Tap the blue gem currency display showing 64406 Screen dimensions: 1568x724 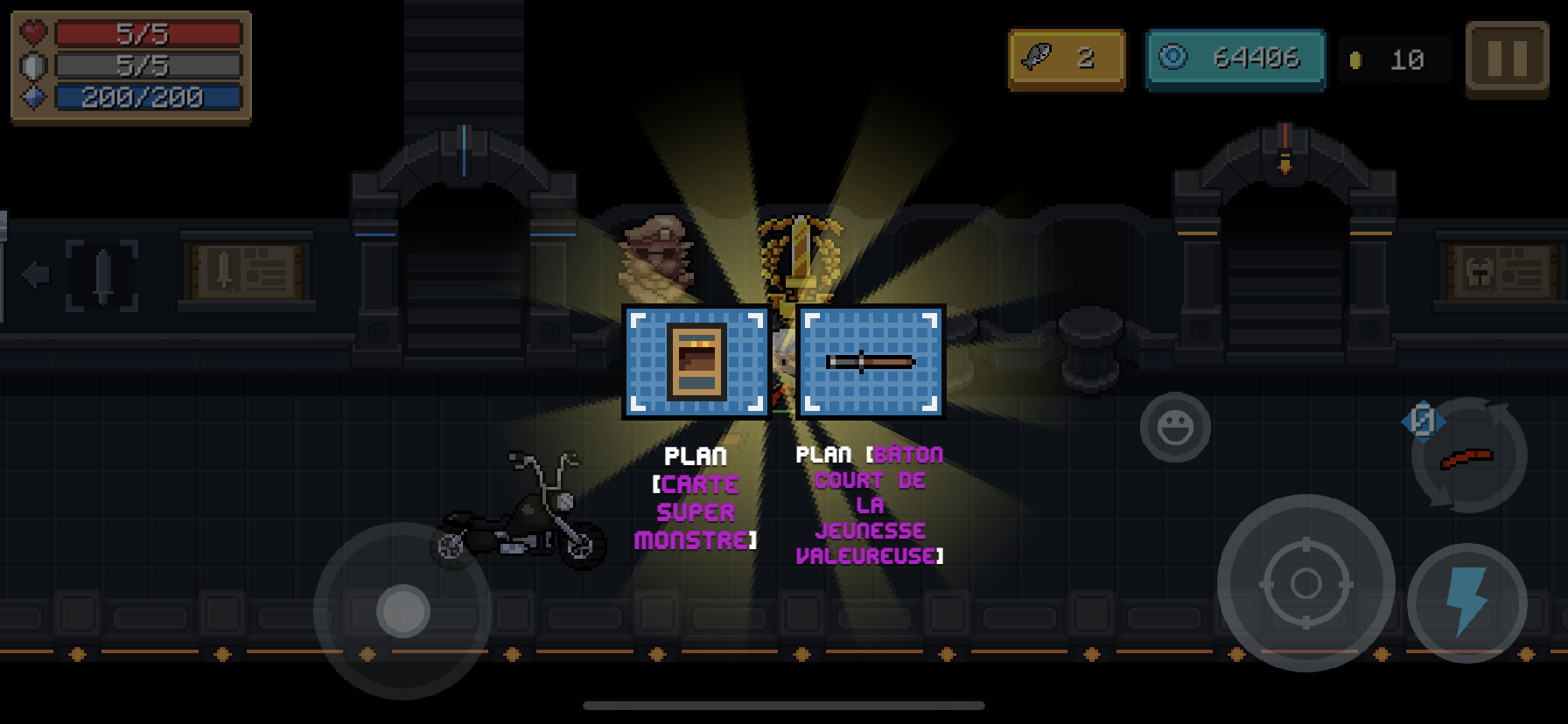click(1235, 57)
